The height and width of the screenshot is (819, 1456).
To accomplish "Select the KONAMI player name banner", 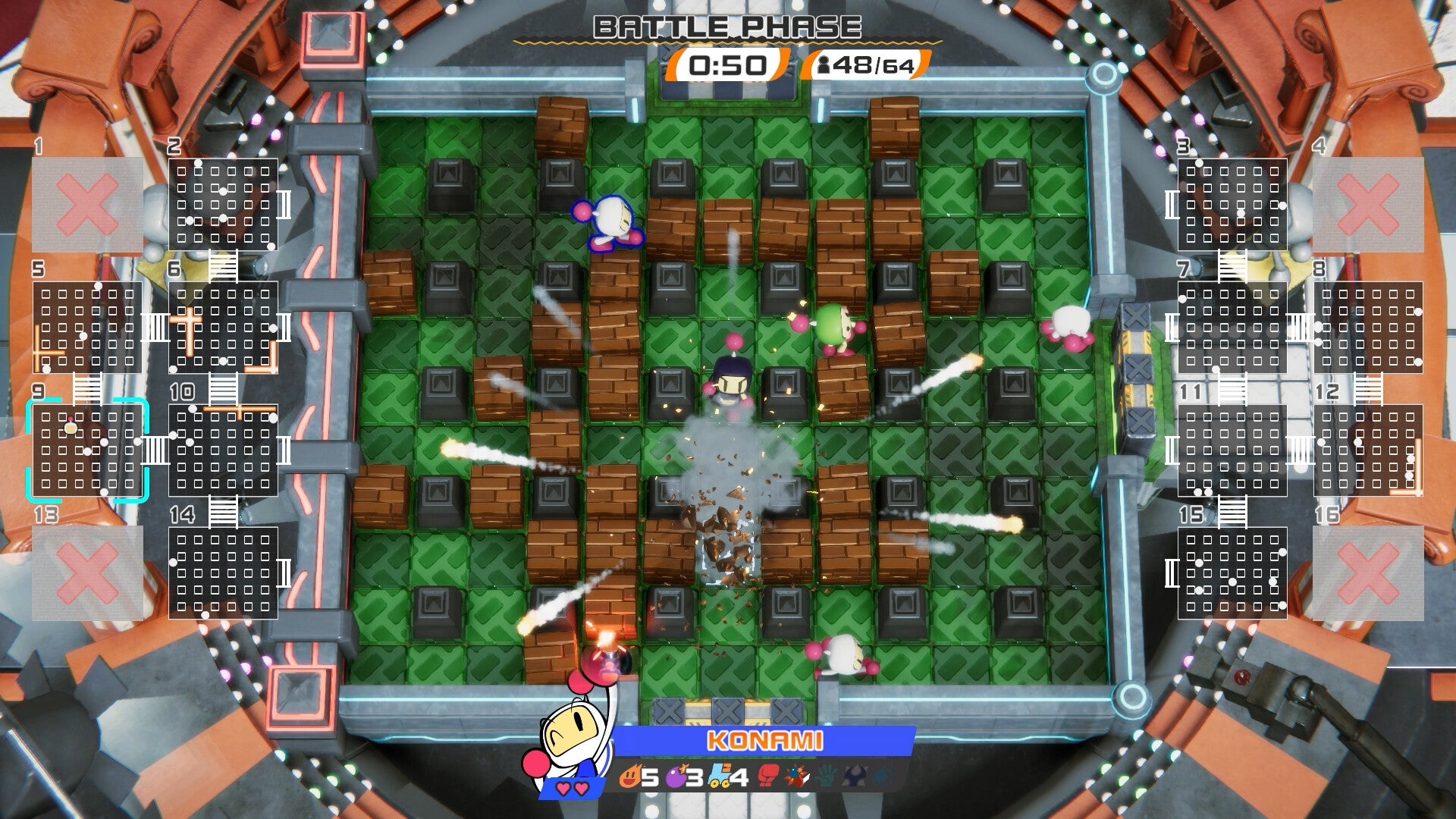I will click(766, 738).
